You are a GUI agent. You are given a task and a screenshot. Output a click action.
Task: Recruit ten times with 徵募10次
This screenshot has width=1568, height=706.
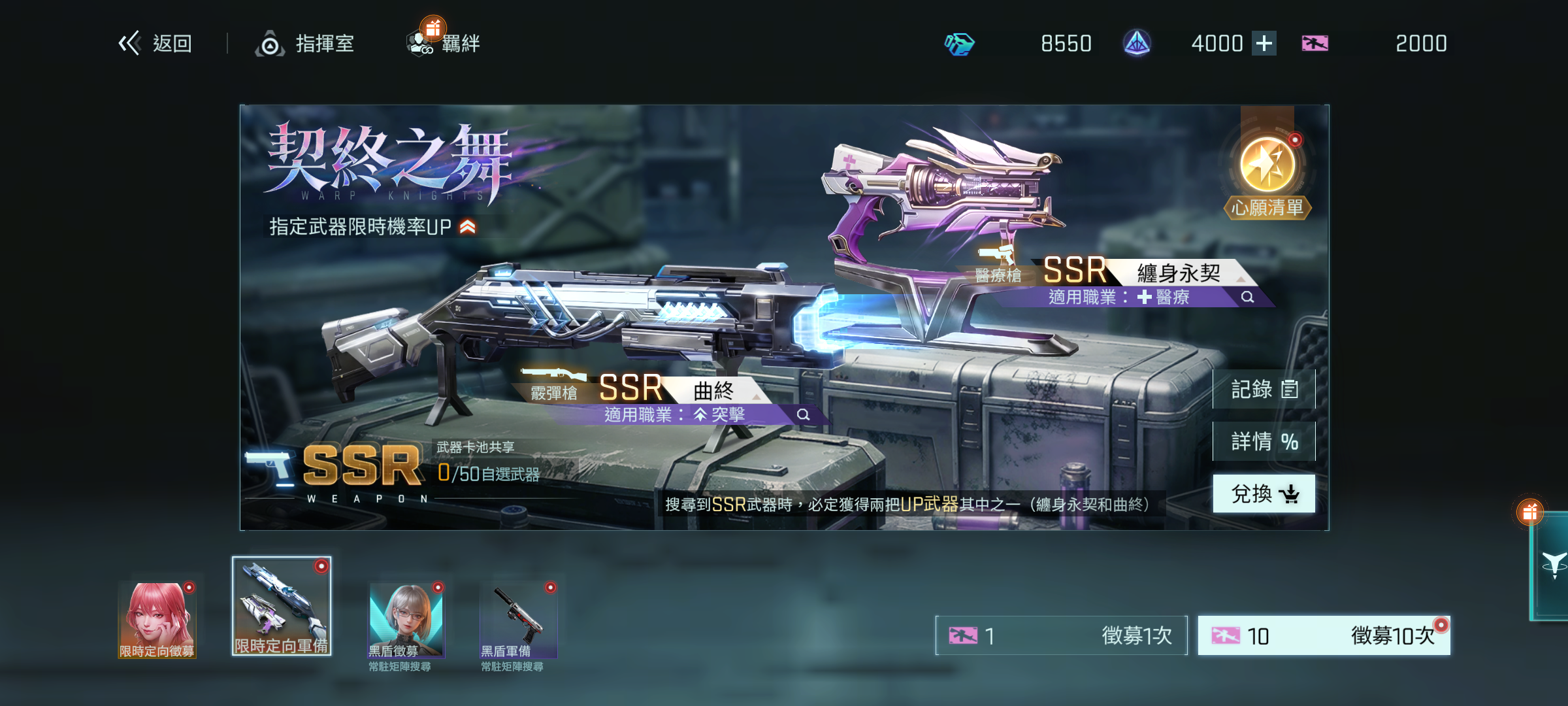pos(1324,635)
